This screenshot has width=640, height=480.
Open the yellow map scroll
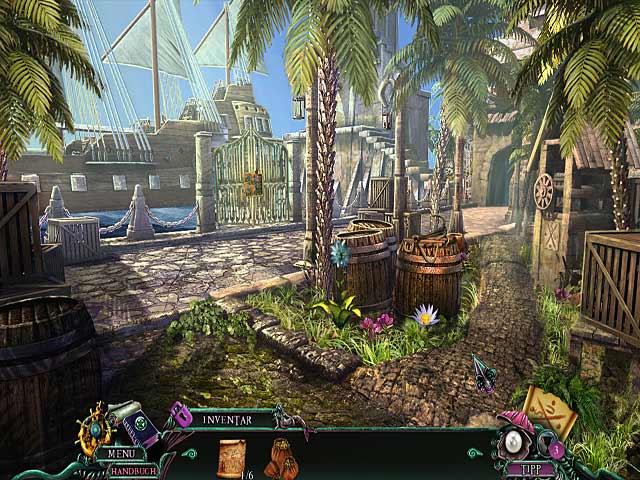[550, 409]
